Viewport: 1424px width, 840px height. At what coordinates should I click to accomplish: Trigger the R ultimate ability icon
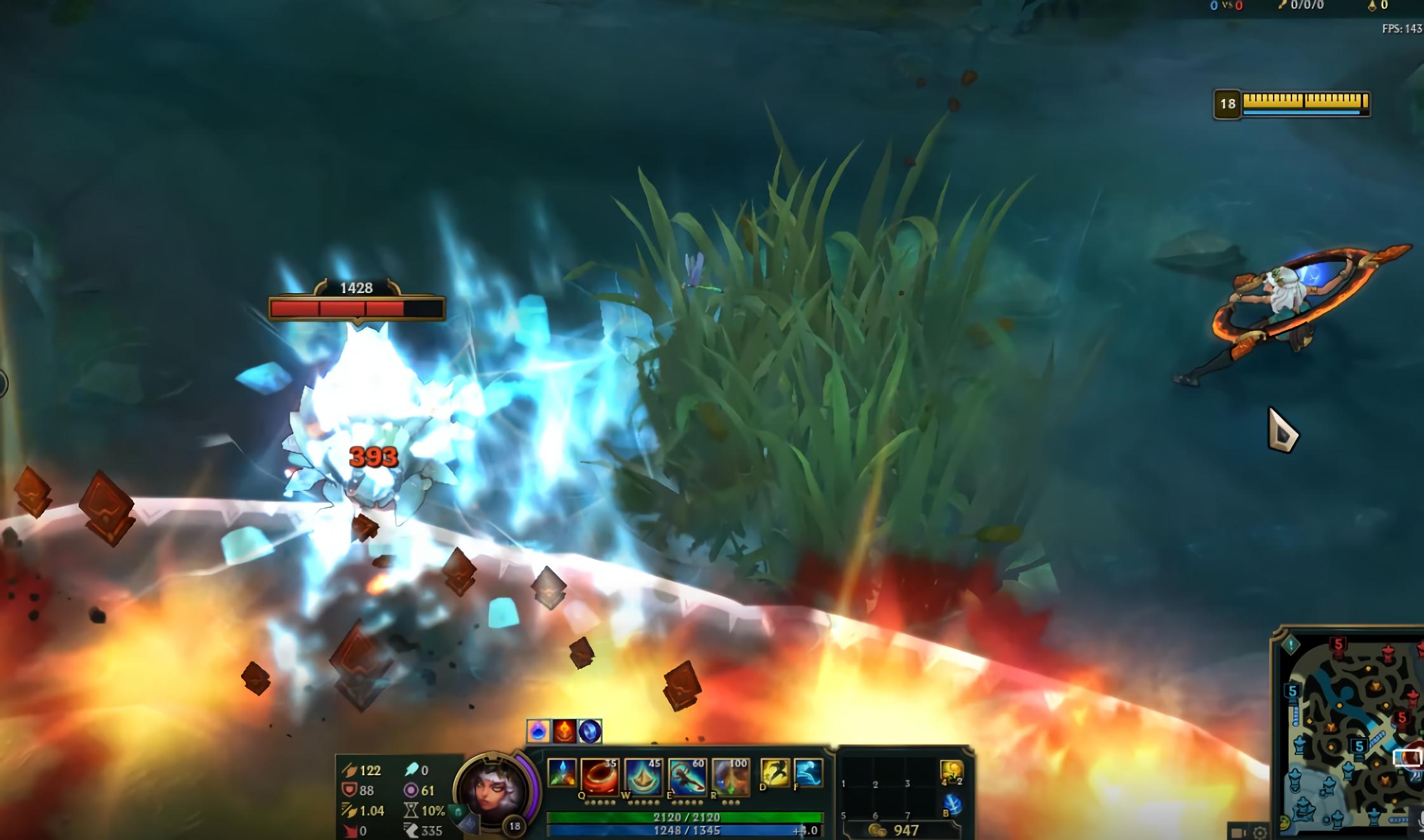coord(730,777)
